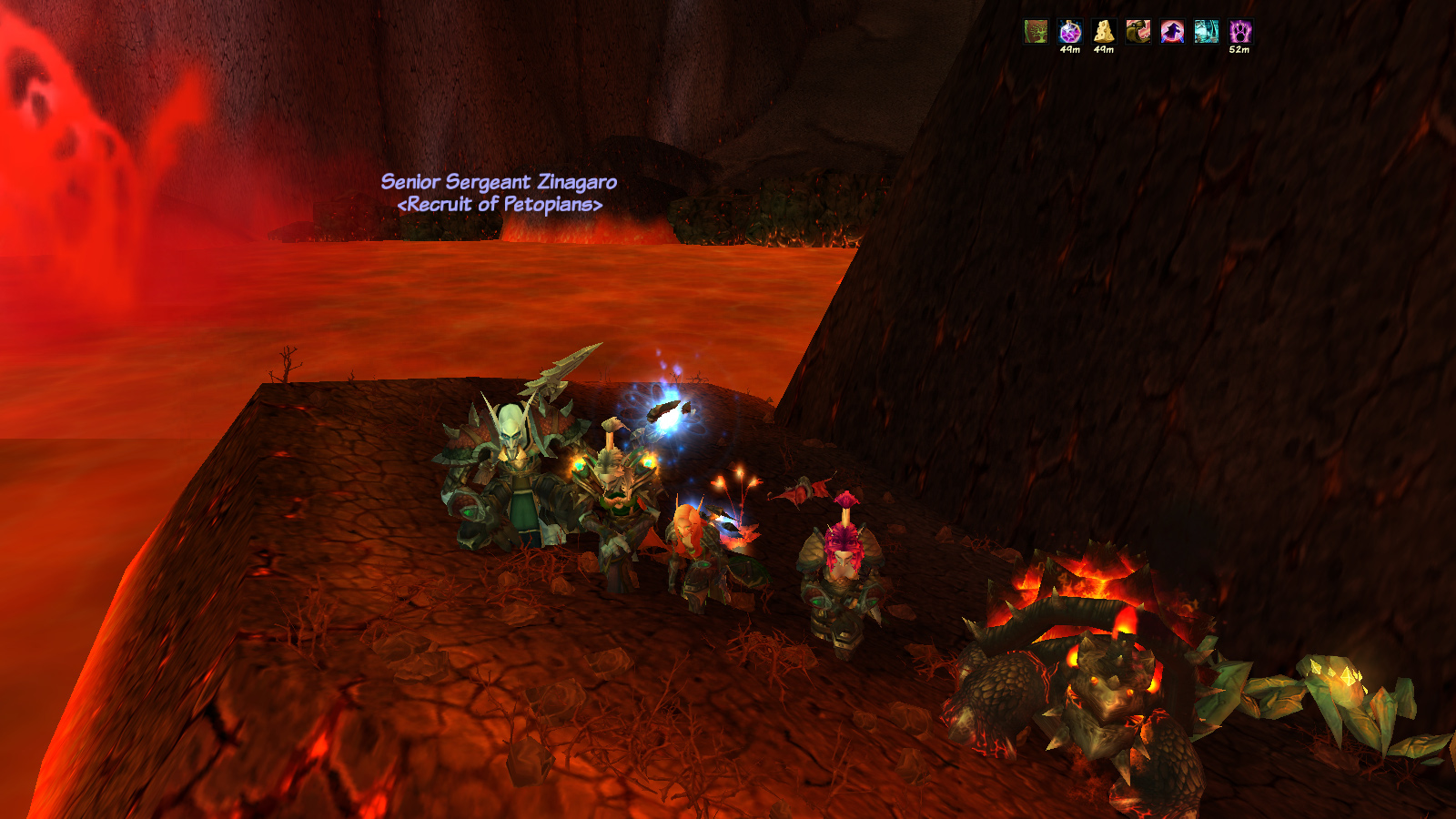Click the purple paw print buff
1456x819 pixels.
[1240, 32]
